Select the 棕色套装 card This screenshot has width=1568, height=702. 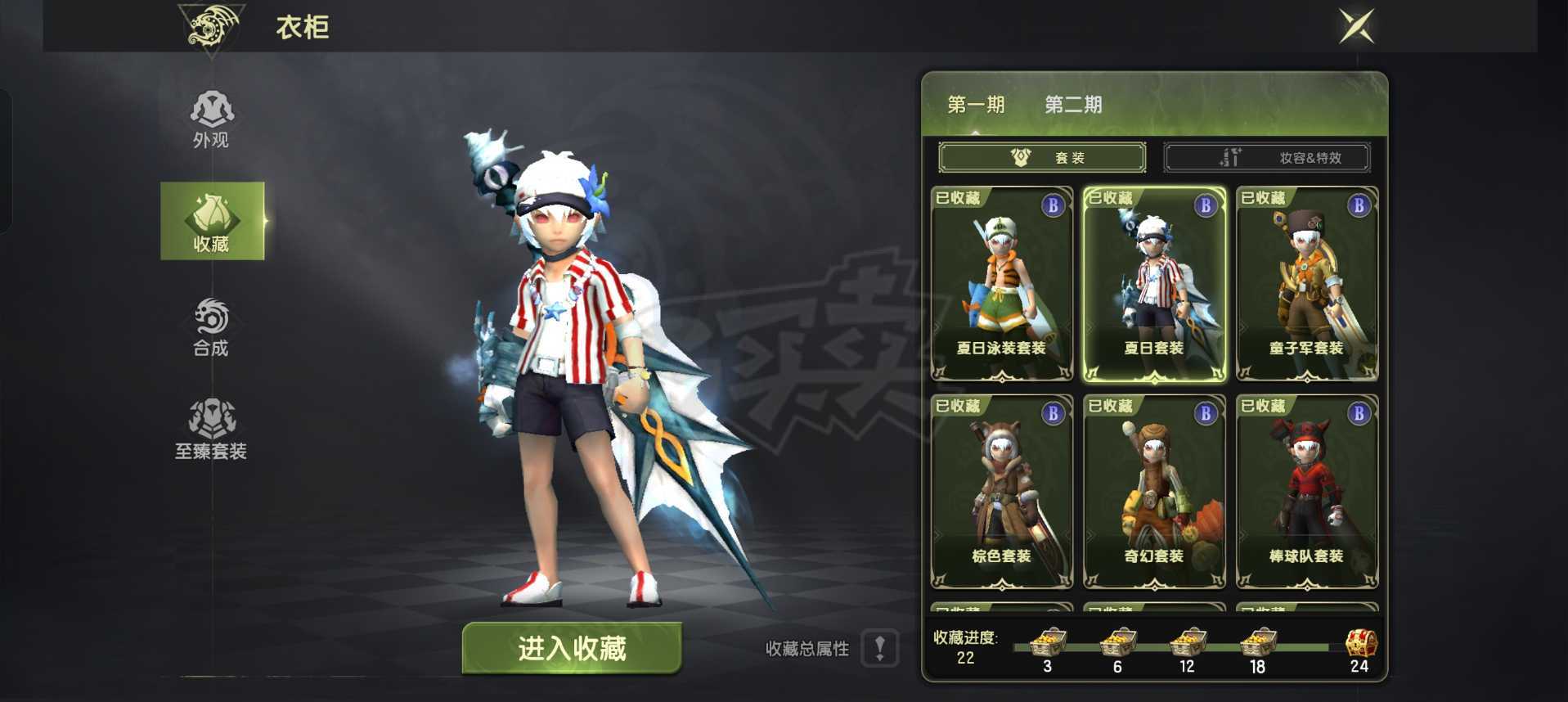coord(1001,491)
